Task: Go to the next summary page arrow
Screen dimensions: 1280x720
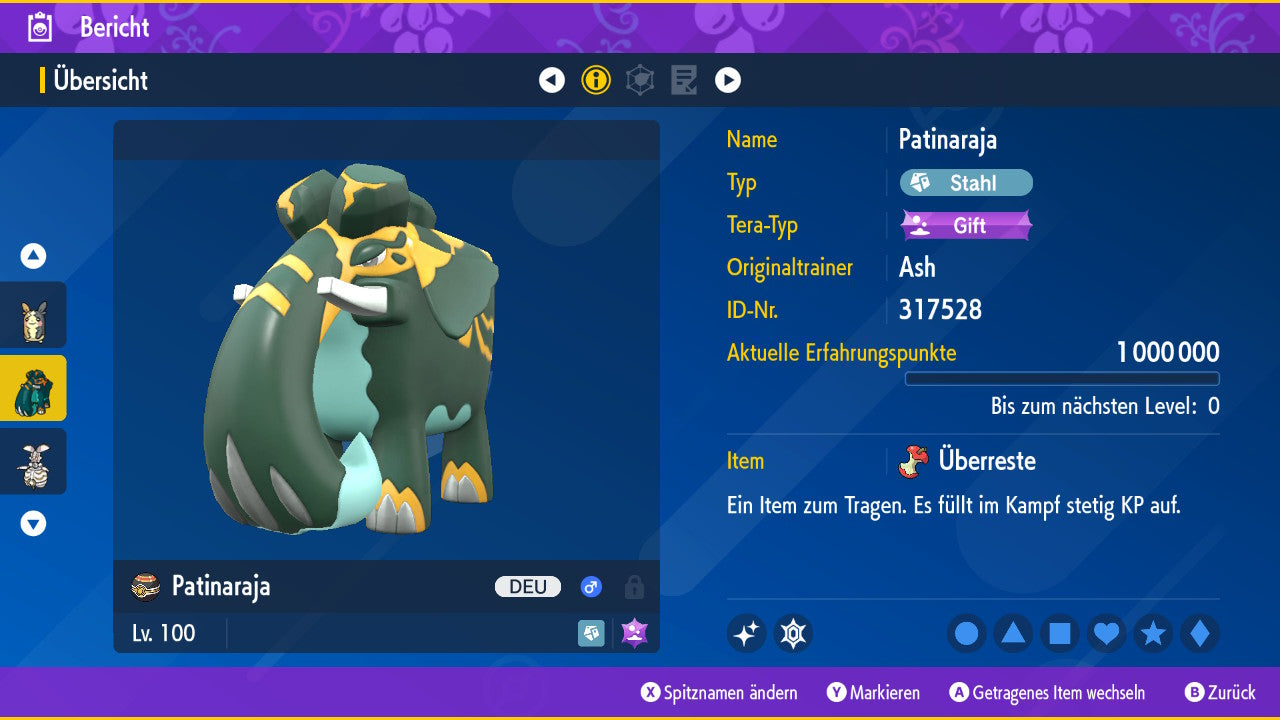Action: pos(728,80)
